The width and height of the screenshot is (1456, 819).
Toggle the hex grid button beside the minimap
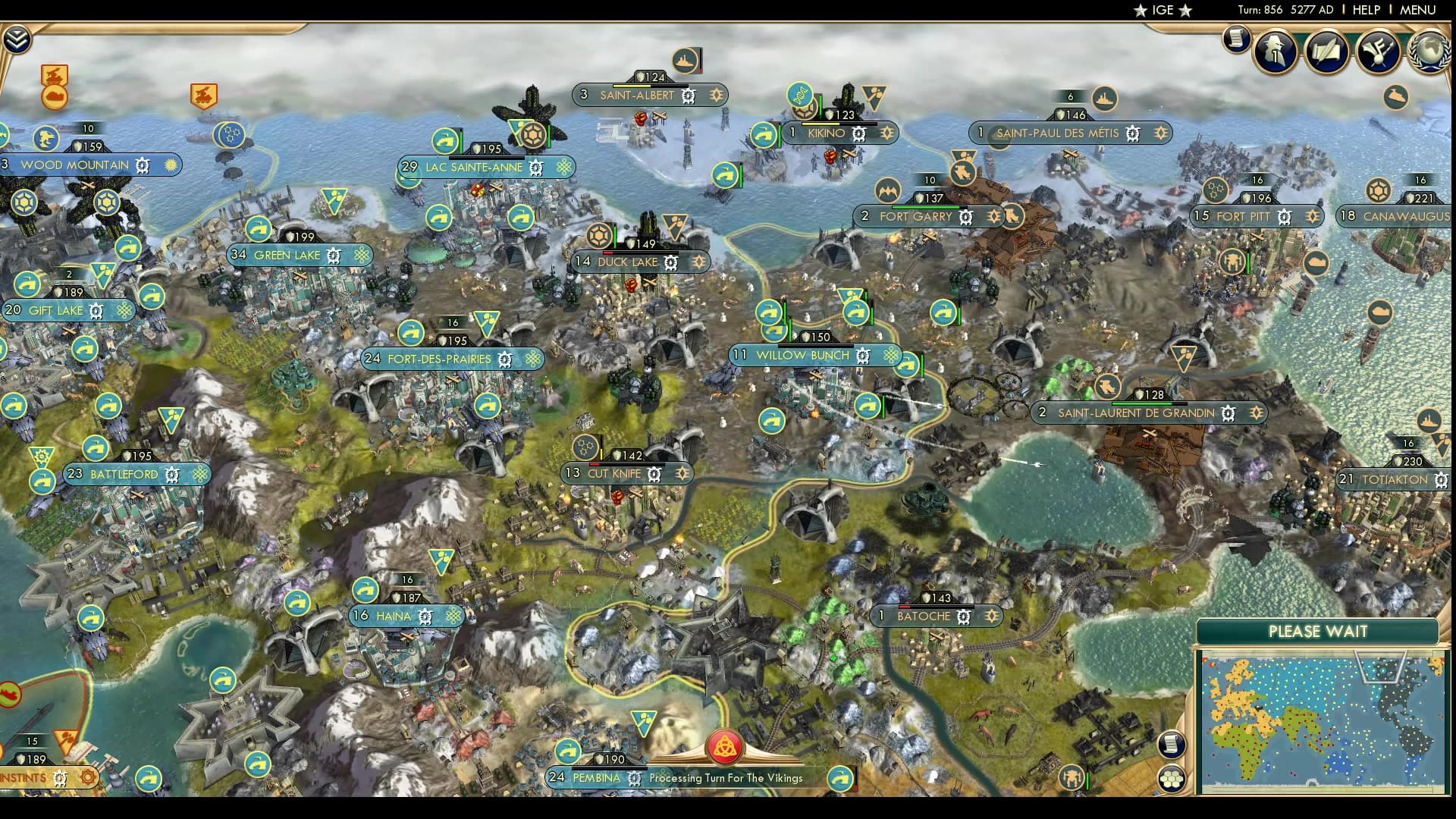1172,779
